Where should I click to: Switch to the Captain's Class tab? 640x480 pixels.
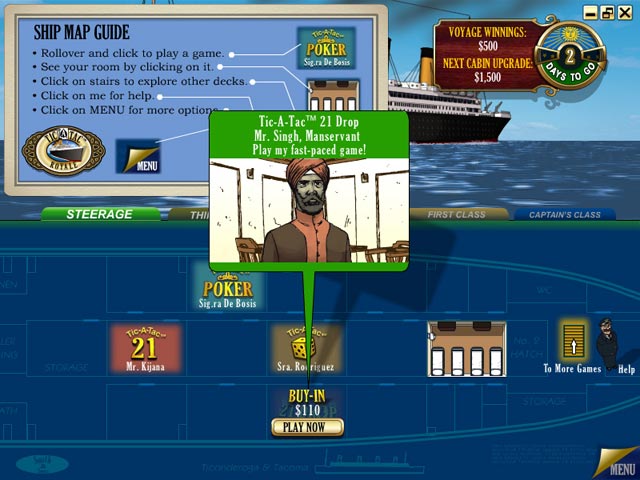point(566,214)
